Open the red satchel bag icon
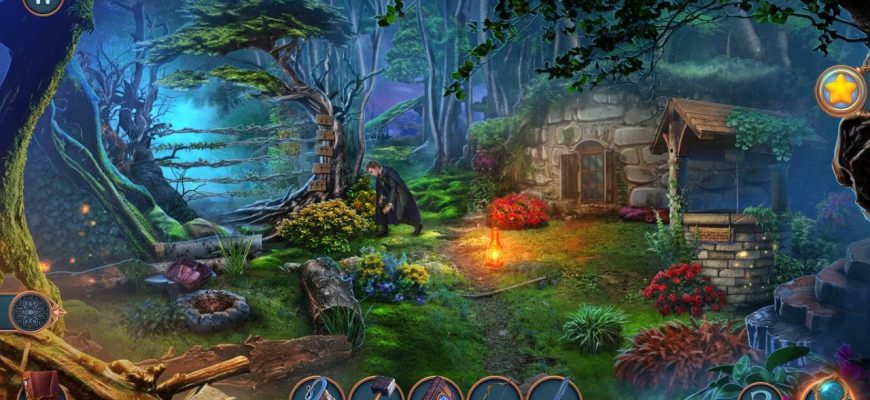The width and height of the screenshot is (870, 400). [43, 387]
